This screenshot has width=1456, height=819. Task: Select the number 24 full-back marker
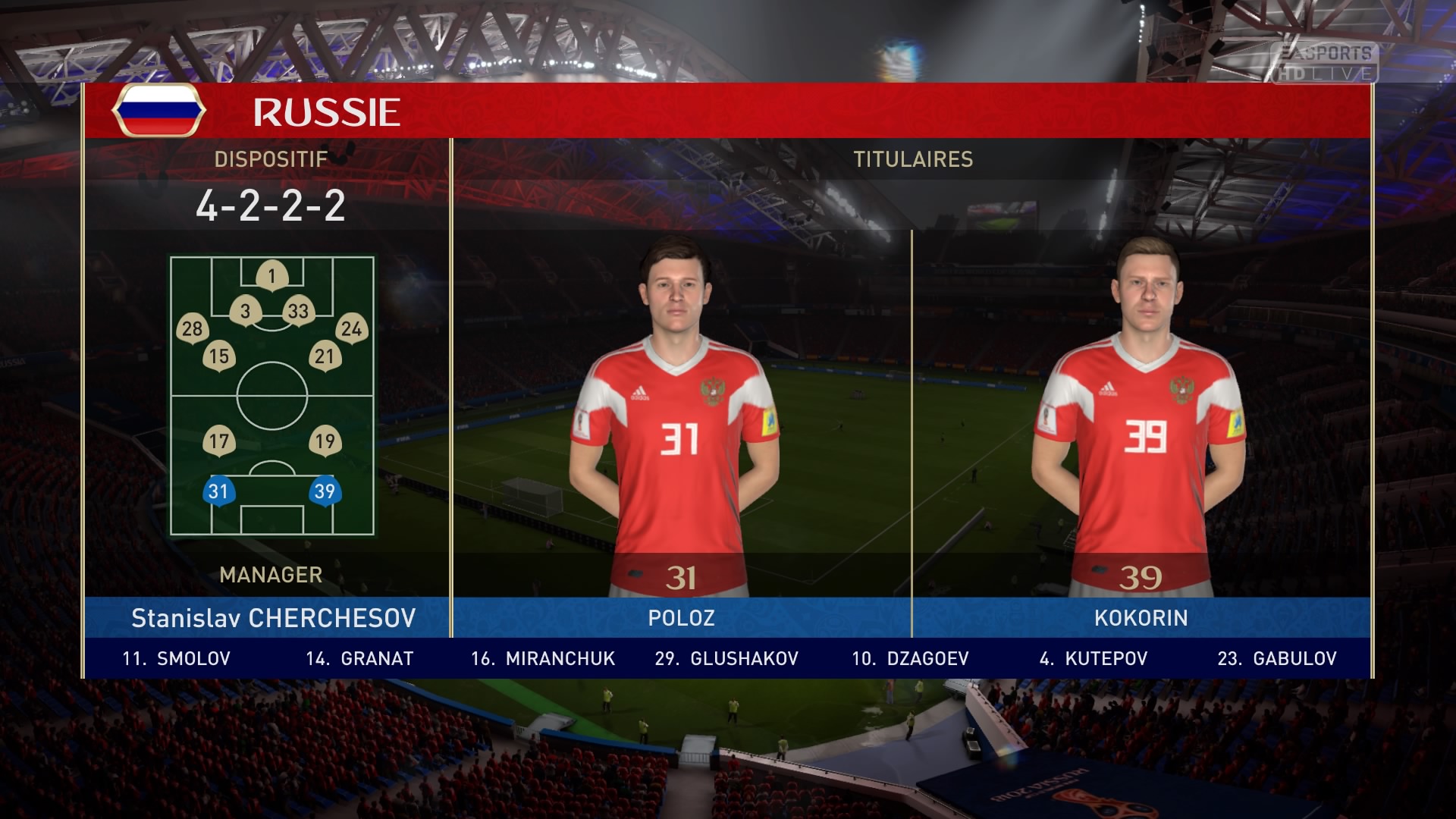(351, 328)
